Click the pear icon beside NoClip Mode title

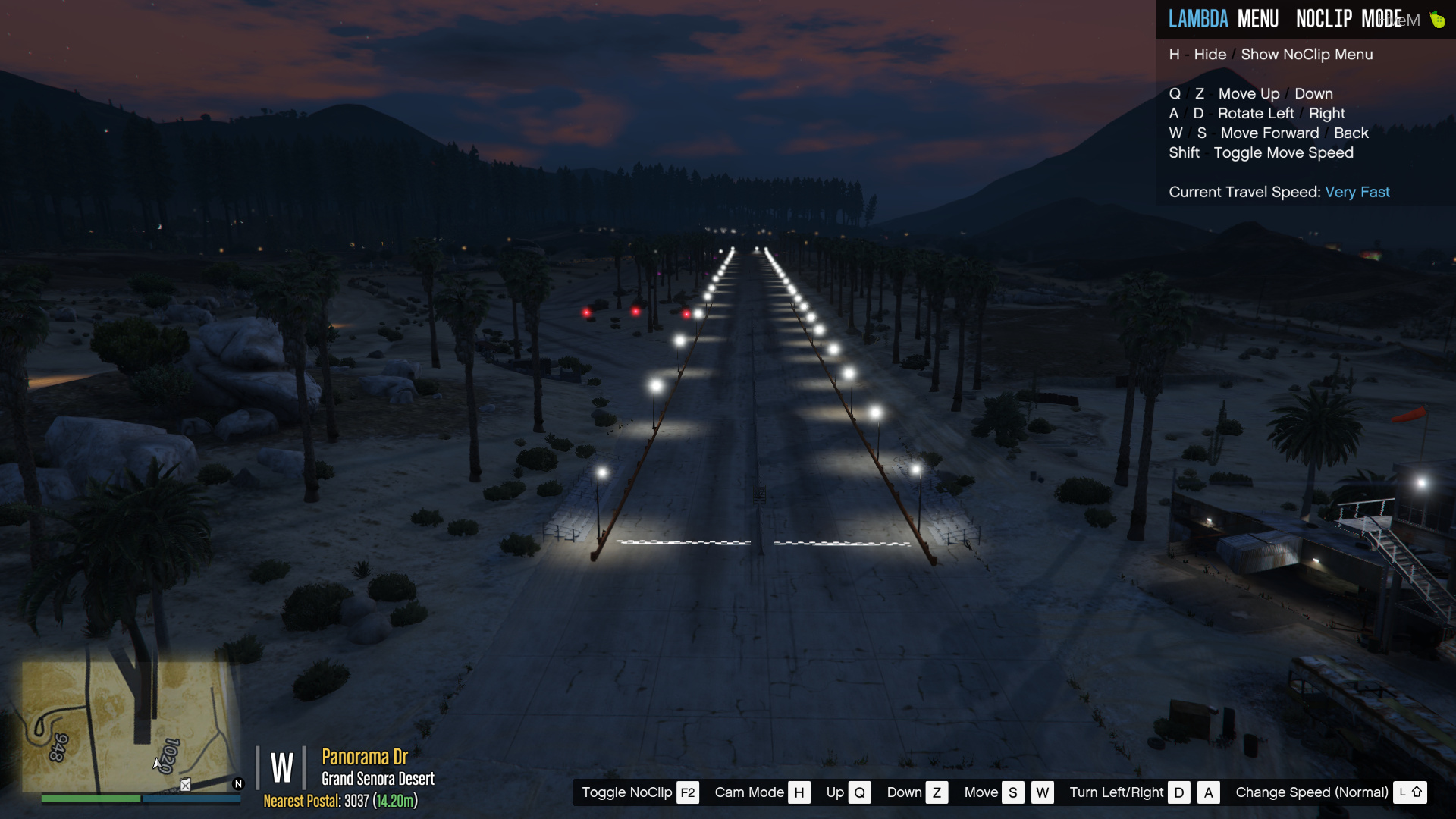pos(1437,19)
